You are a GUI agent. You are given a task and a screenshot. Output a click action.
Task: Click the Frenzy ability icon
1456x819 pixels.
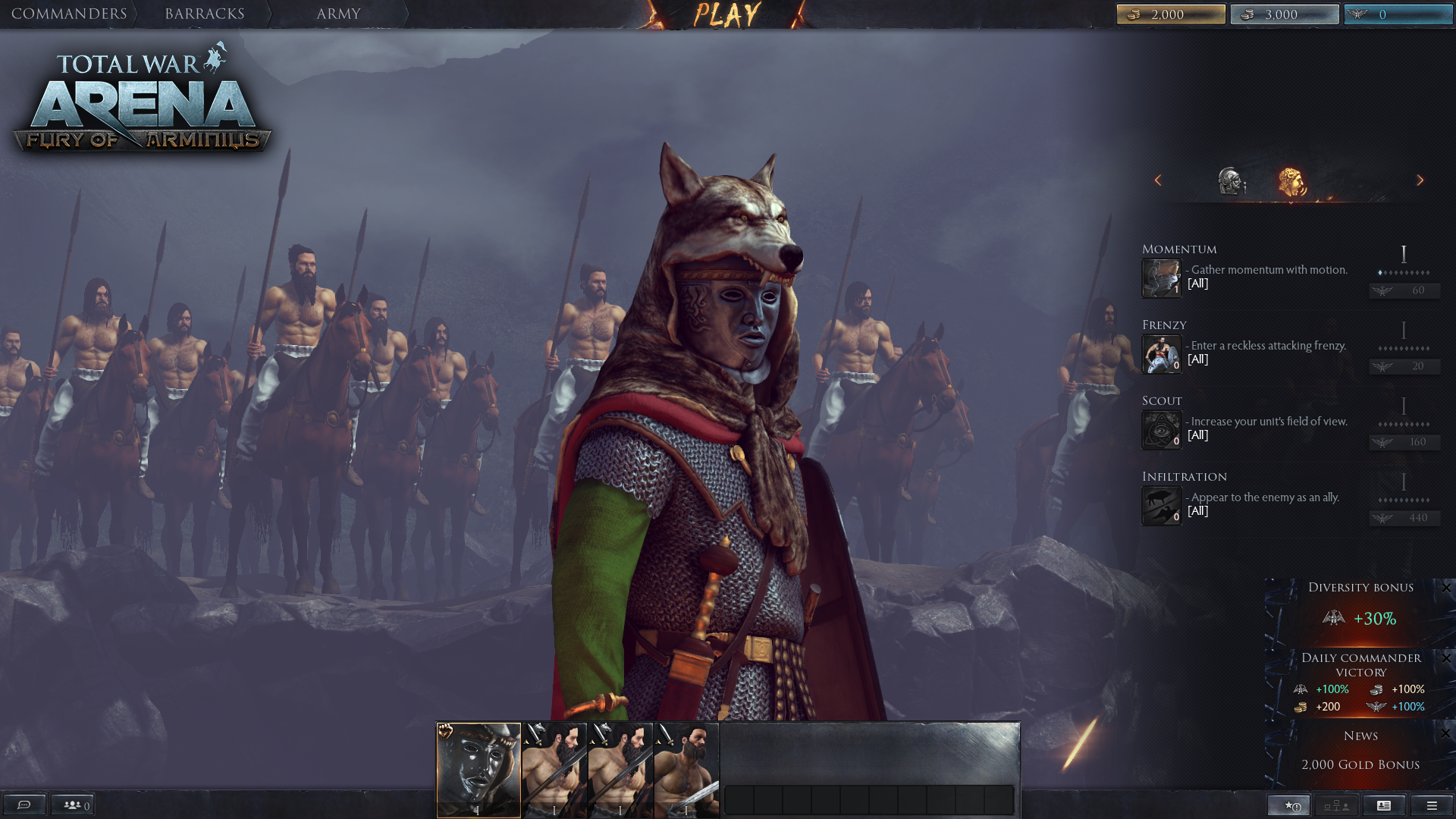(1161, 354)
